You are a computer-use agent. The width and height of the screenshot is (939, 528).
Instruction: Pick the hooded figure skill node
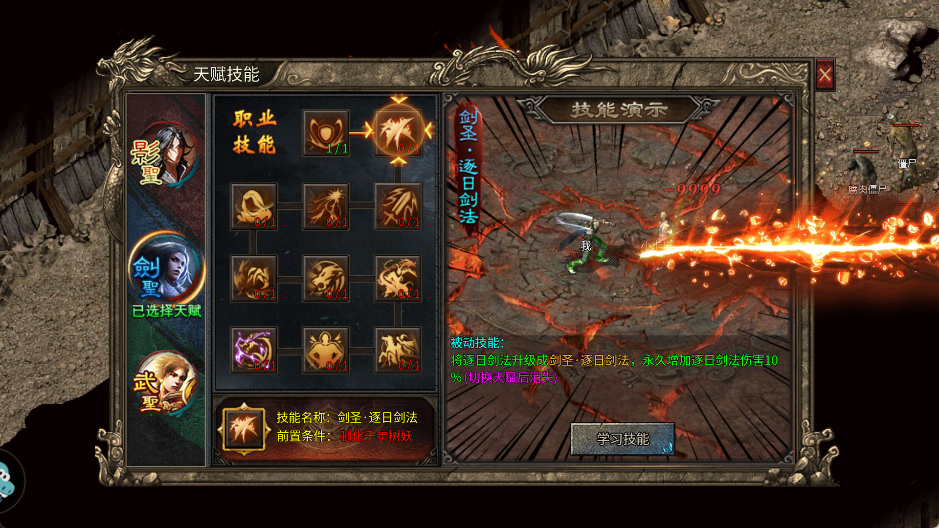coord(254,205)
